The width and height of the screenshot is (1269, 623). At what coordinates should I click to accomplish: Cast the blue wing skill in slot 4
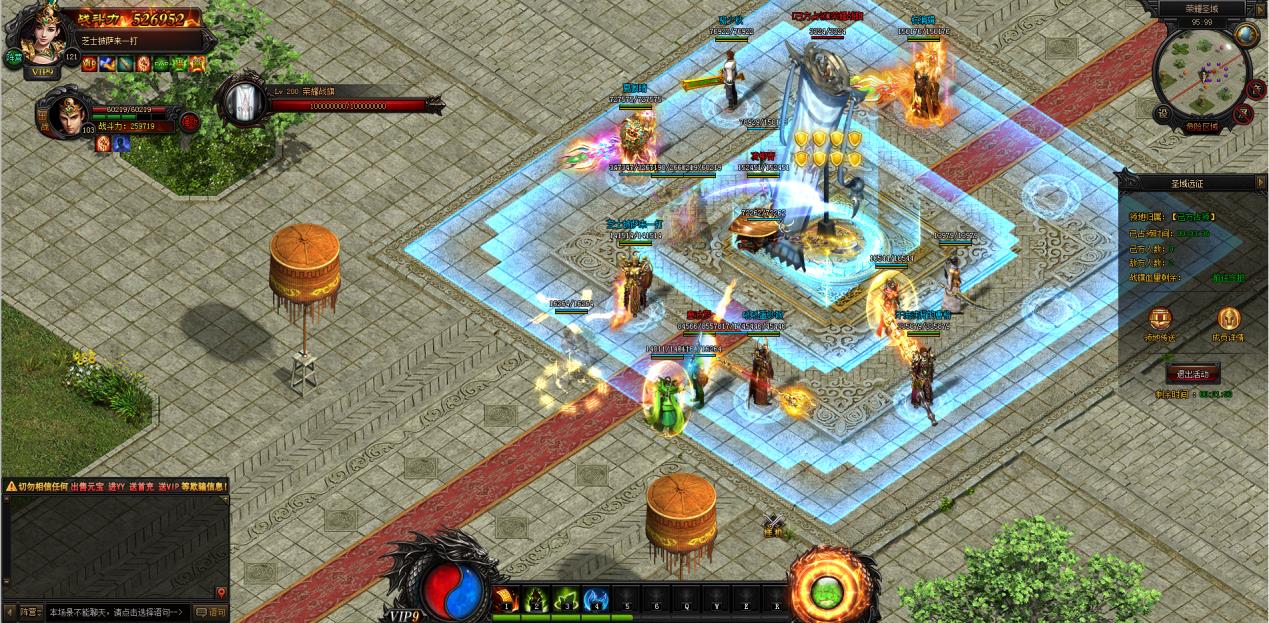(596, 599)
